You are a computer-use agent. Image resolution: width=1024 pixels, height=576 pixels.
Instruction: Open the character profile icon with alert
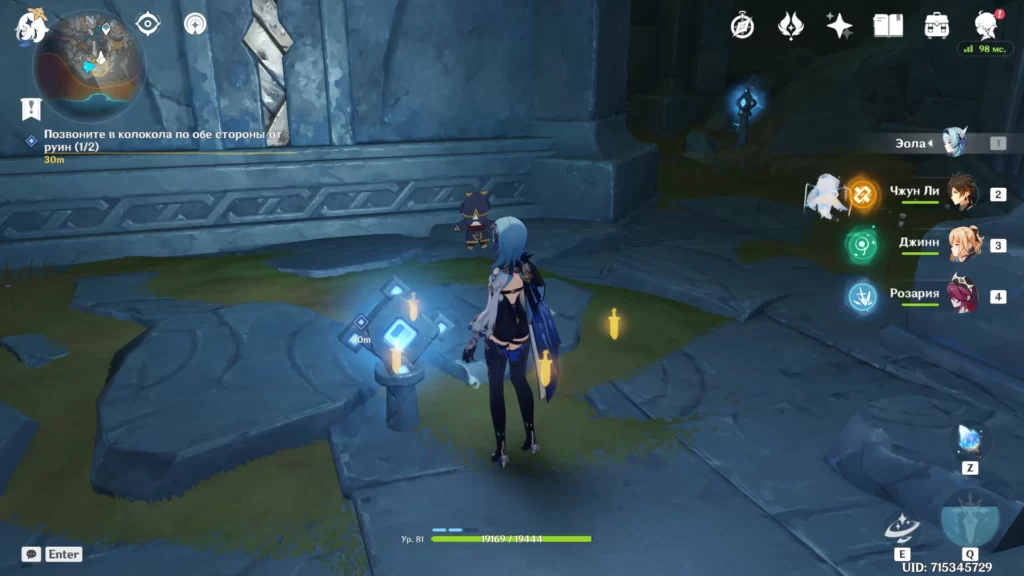pyautogui.click(x=986, y=26)
